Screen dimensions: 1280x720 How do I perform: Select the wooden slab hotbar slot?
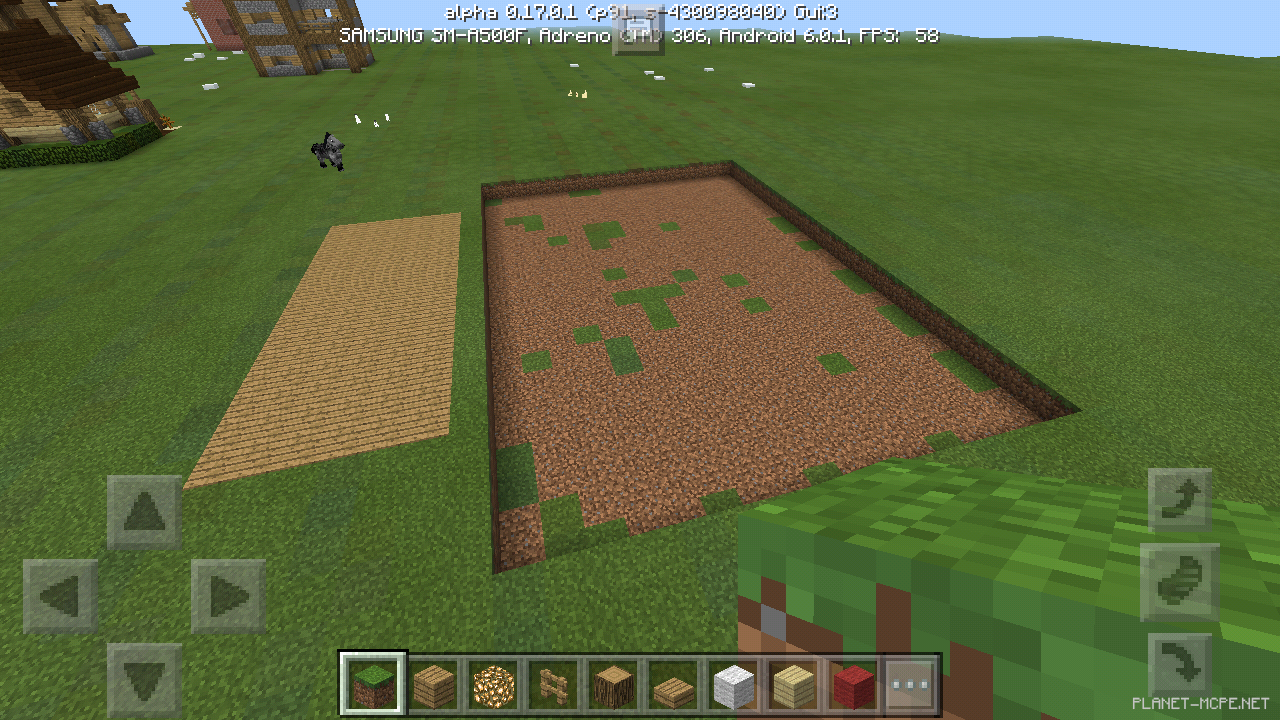tap(672, 685)
